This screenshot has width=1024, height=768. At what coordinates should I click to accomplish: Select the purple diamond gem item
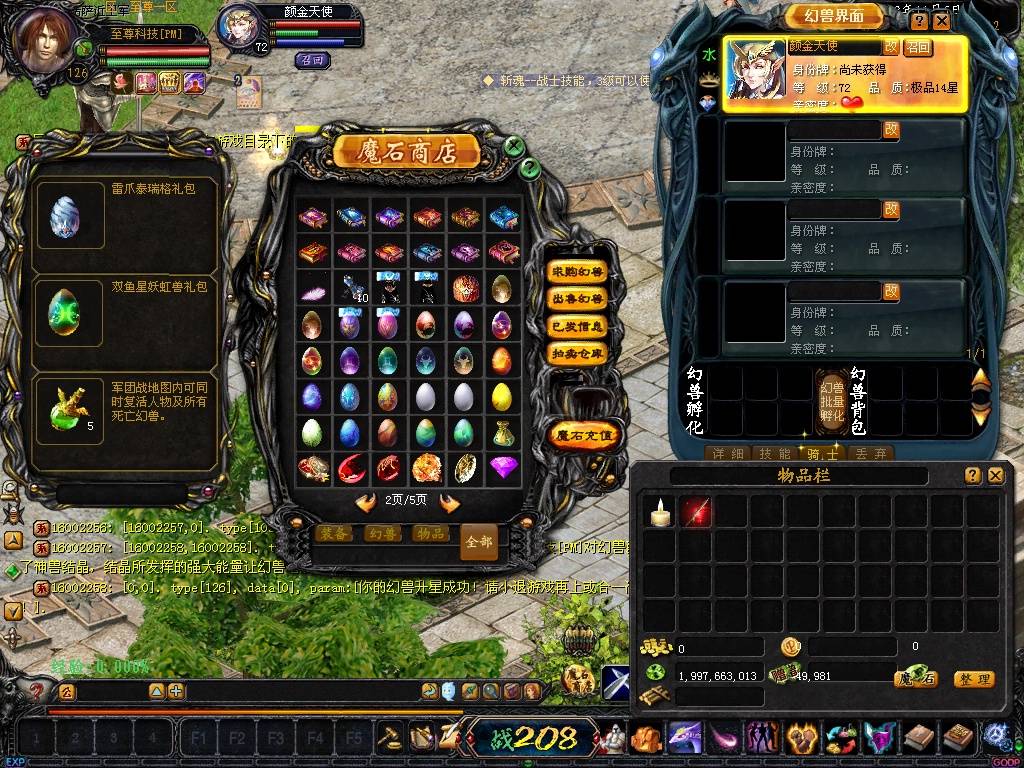click(502, 467)
